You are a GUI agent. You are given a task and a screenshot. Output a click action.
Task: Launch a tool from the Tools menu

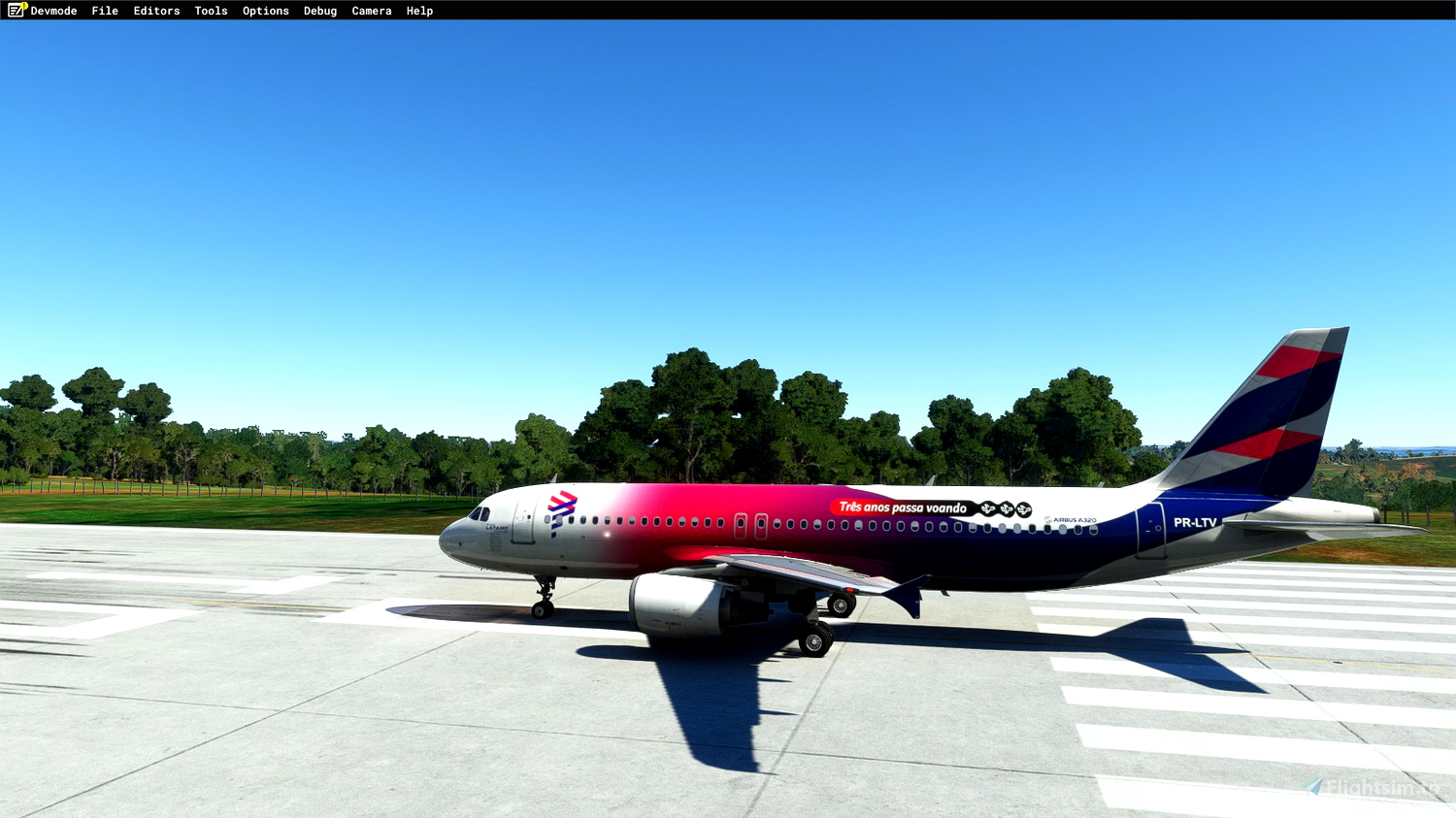[x=210, y=11]
